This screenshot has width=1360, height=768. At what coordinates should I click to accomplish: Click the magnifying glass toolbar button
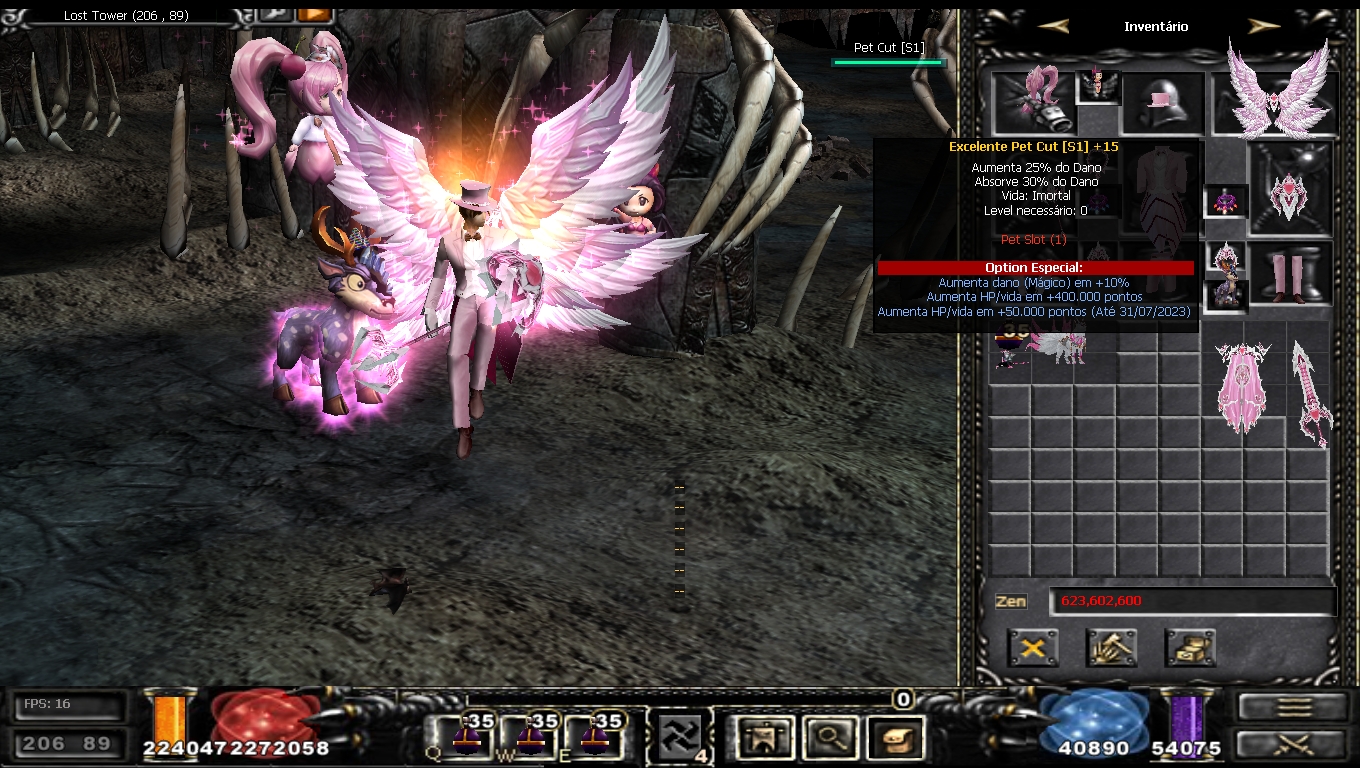click(829, 738)
